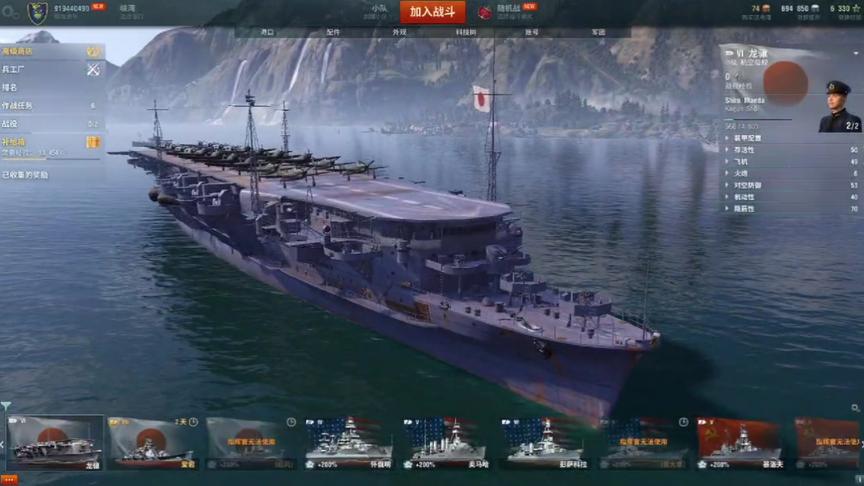Open commander Shiro Maeda's portrait

point(838,106)
